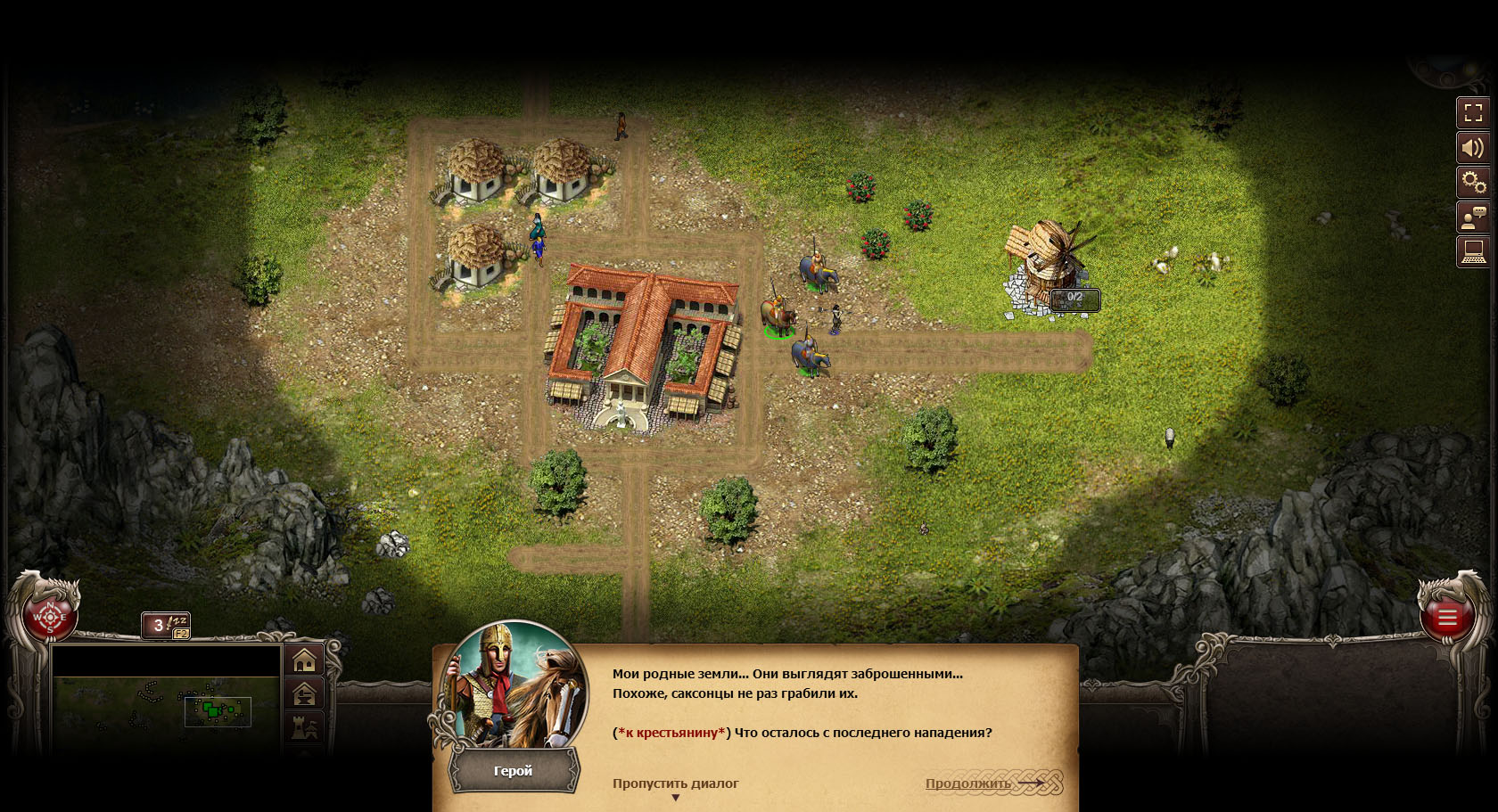Select the 3 idle units indicator
This screenshot has height=812, width=1498.
pyautogui.click(x=165, y=625)
